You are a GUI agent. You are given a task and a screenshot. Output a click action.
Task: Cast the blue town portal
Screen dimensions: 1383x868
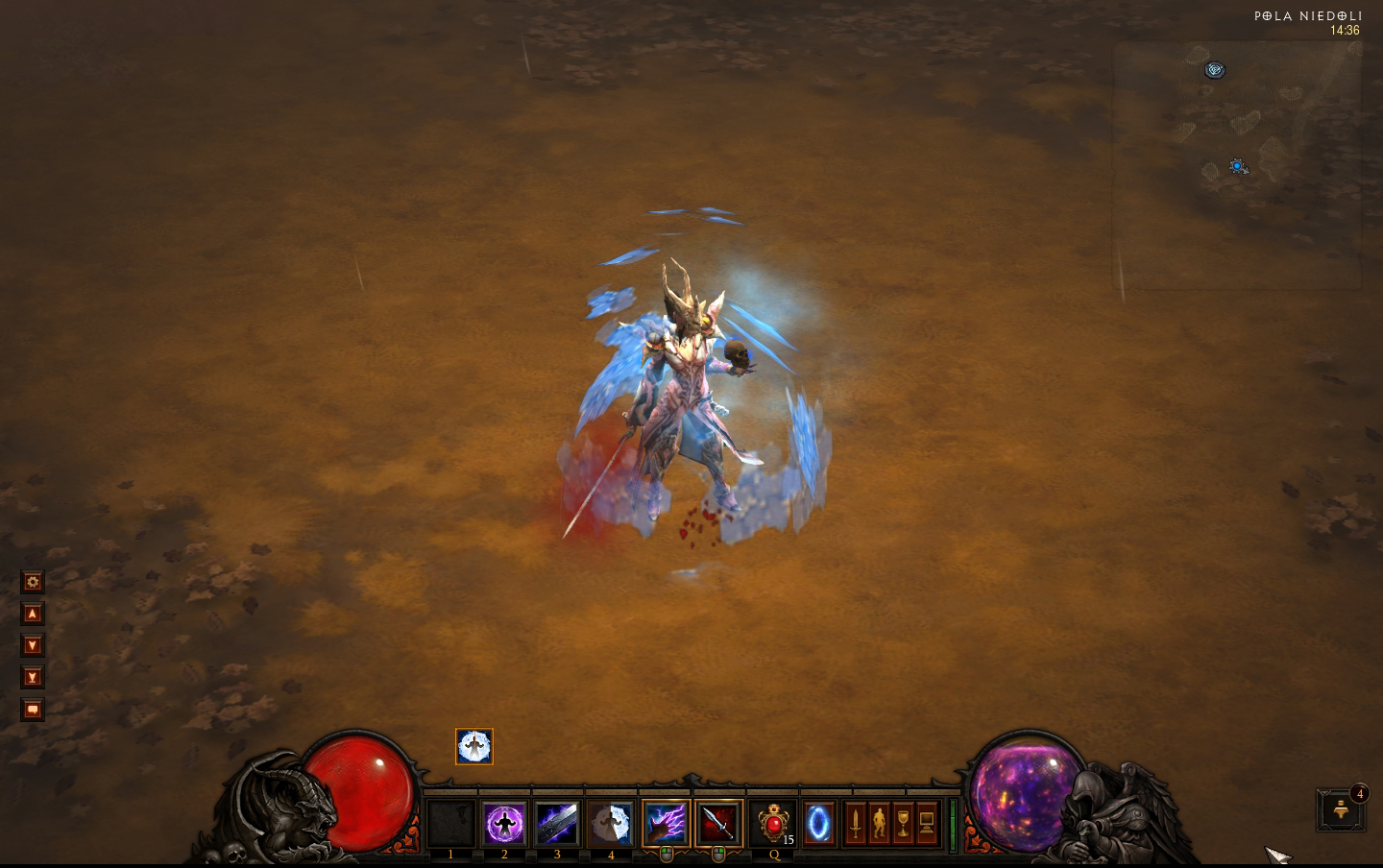coord(819,824)
